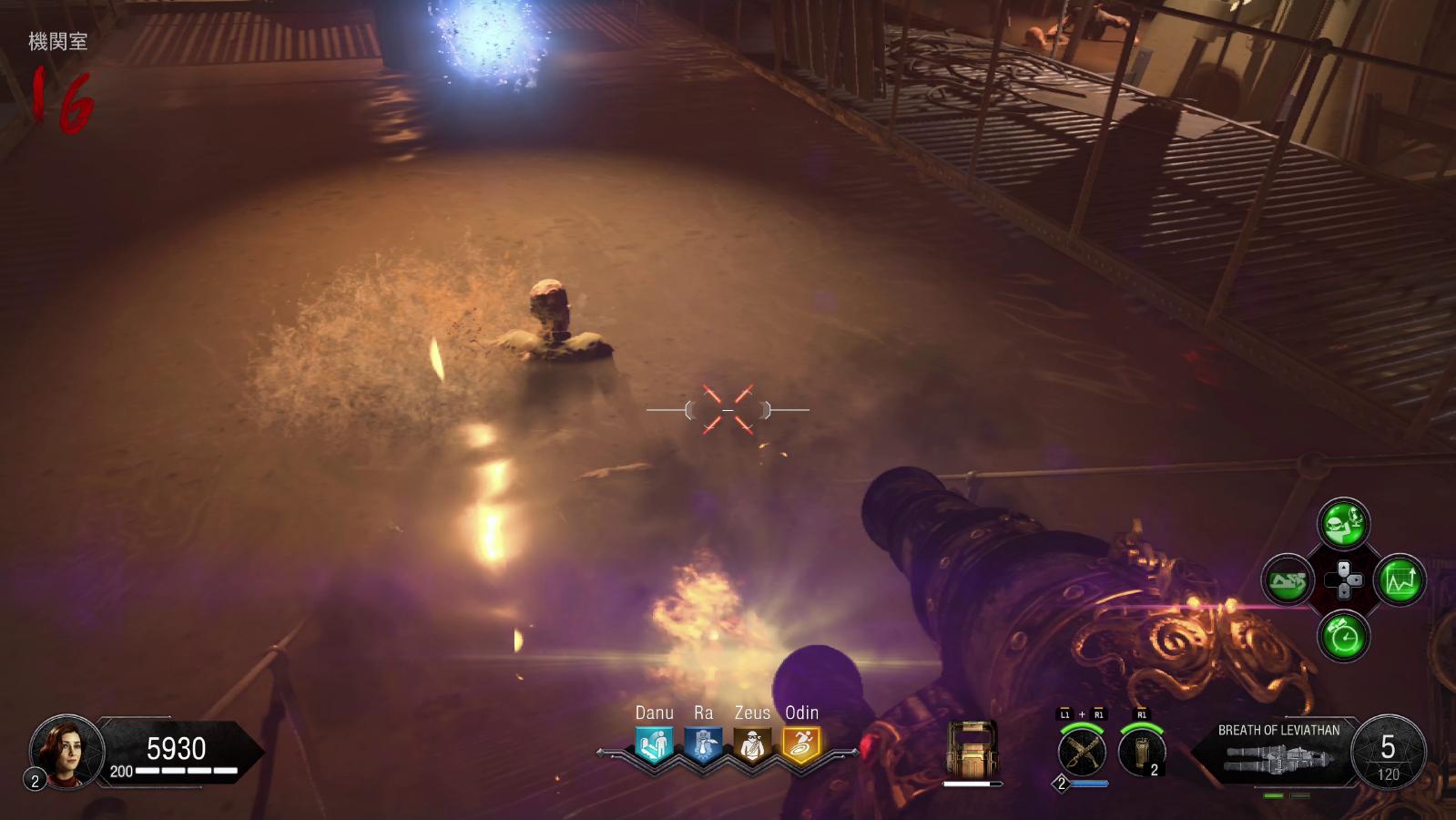
Task: Select the Danu perk icon
Action: point(654,746)
